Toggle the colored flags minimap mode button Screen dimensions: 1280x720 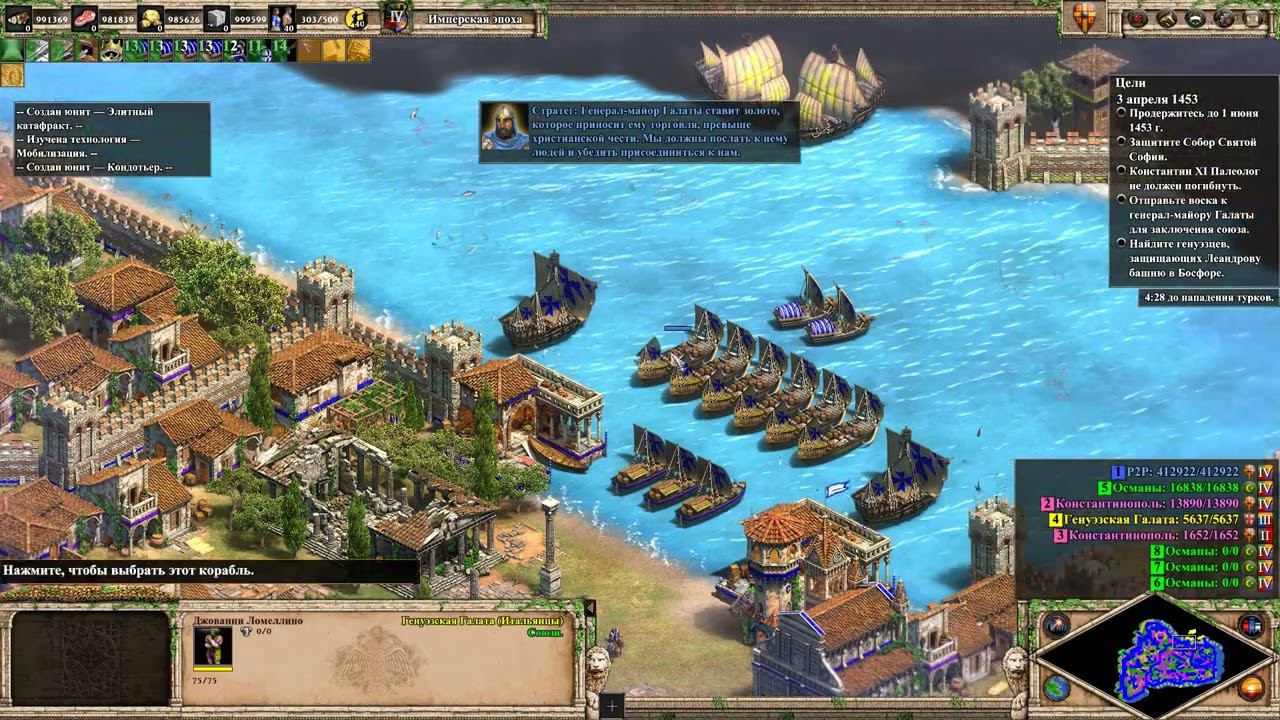tap(1250, 627)
